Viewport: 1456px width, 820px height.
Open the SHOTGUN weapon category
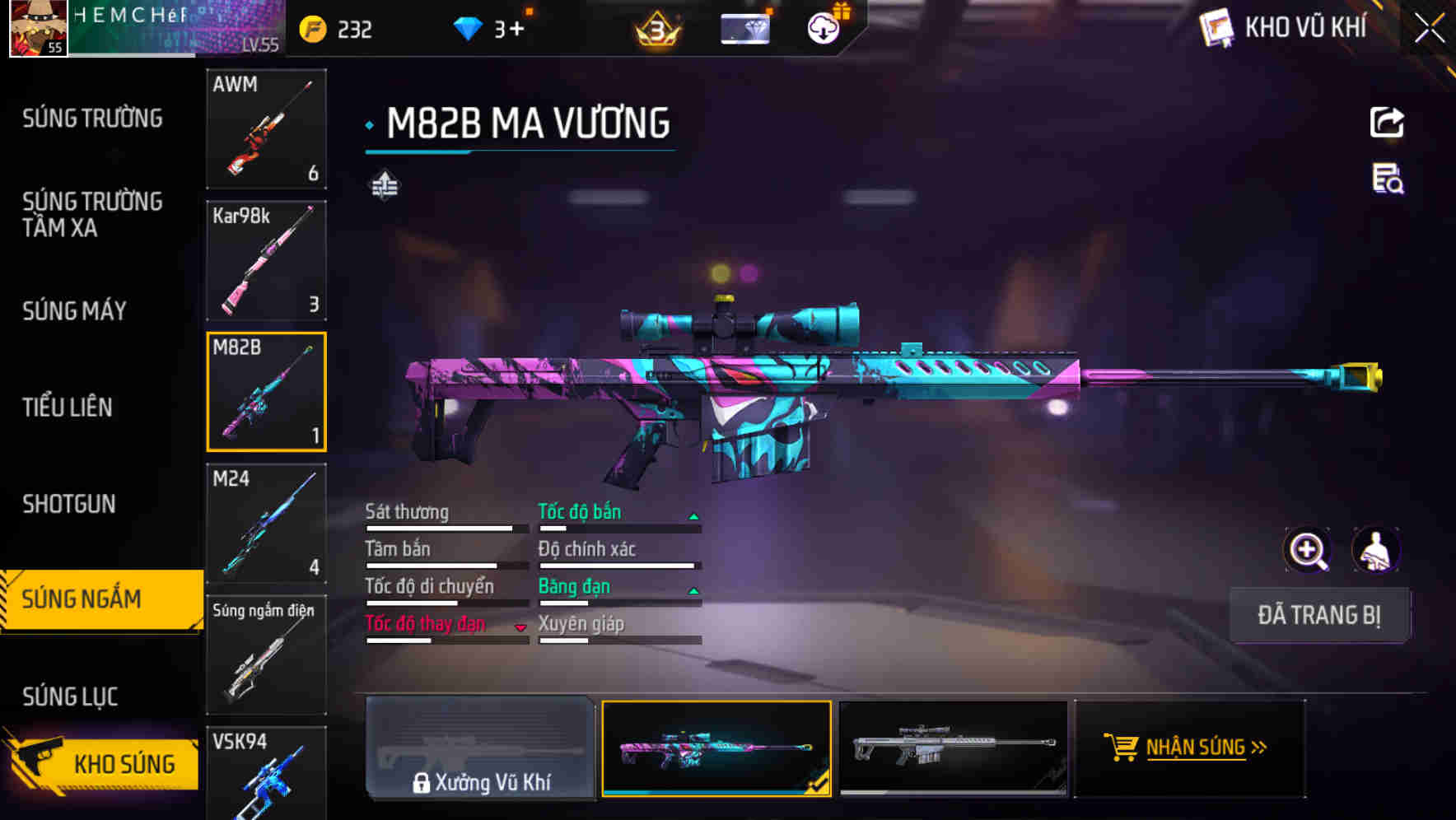68,503
